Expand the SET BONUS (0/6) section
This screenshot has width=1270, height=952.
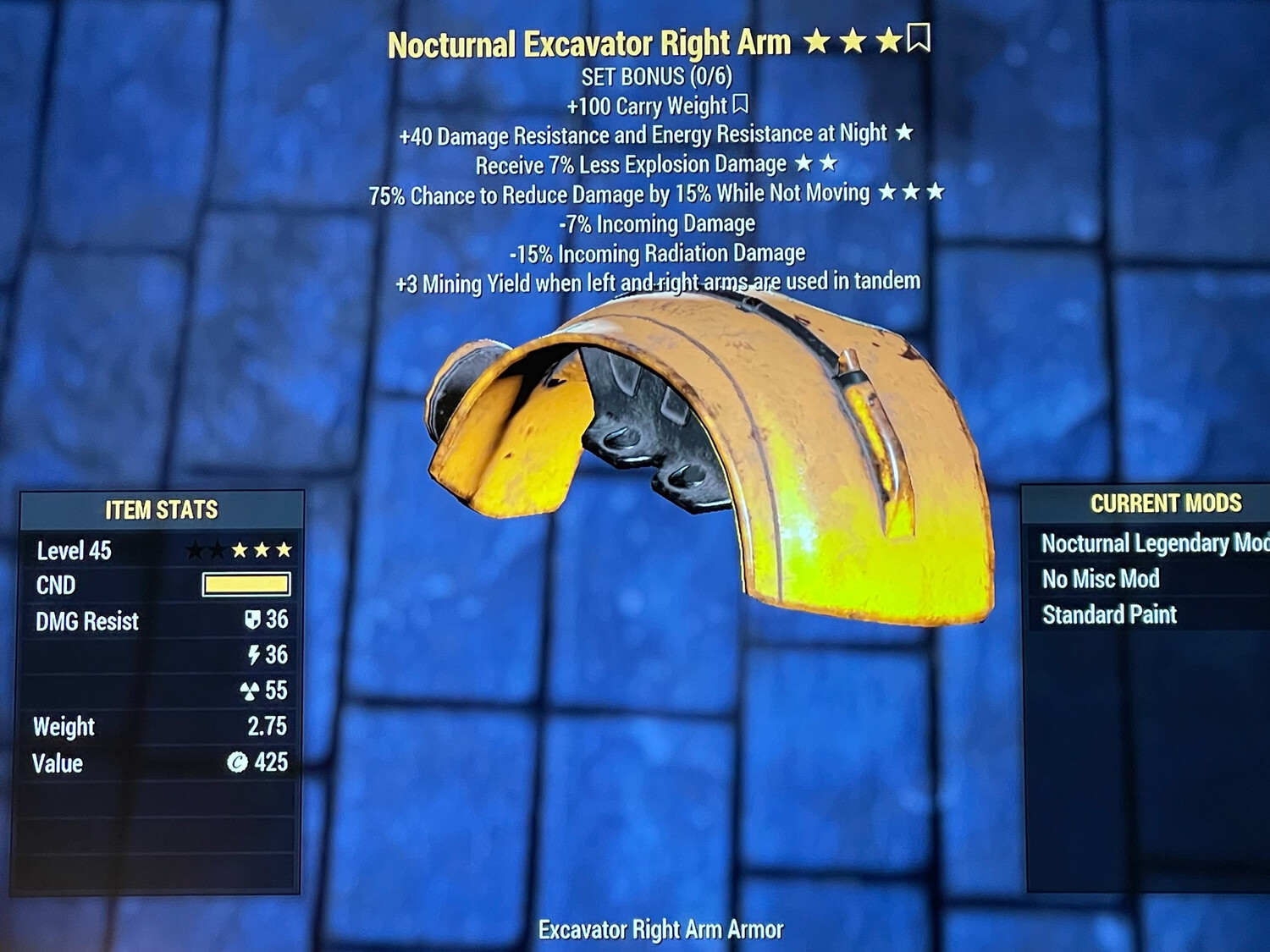(x=659, y=76)
